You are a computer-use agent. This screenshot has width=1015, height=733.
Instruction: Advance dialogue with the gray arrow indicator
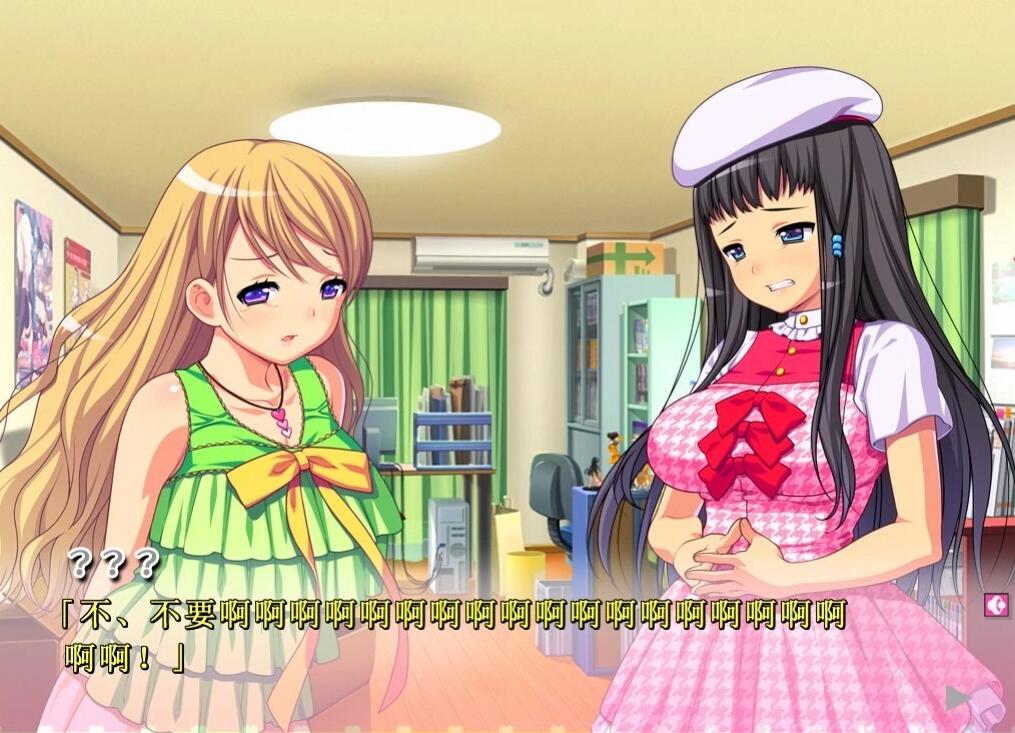958,697
